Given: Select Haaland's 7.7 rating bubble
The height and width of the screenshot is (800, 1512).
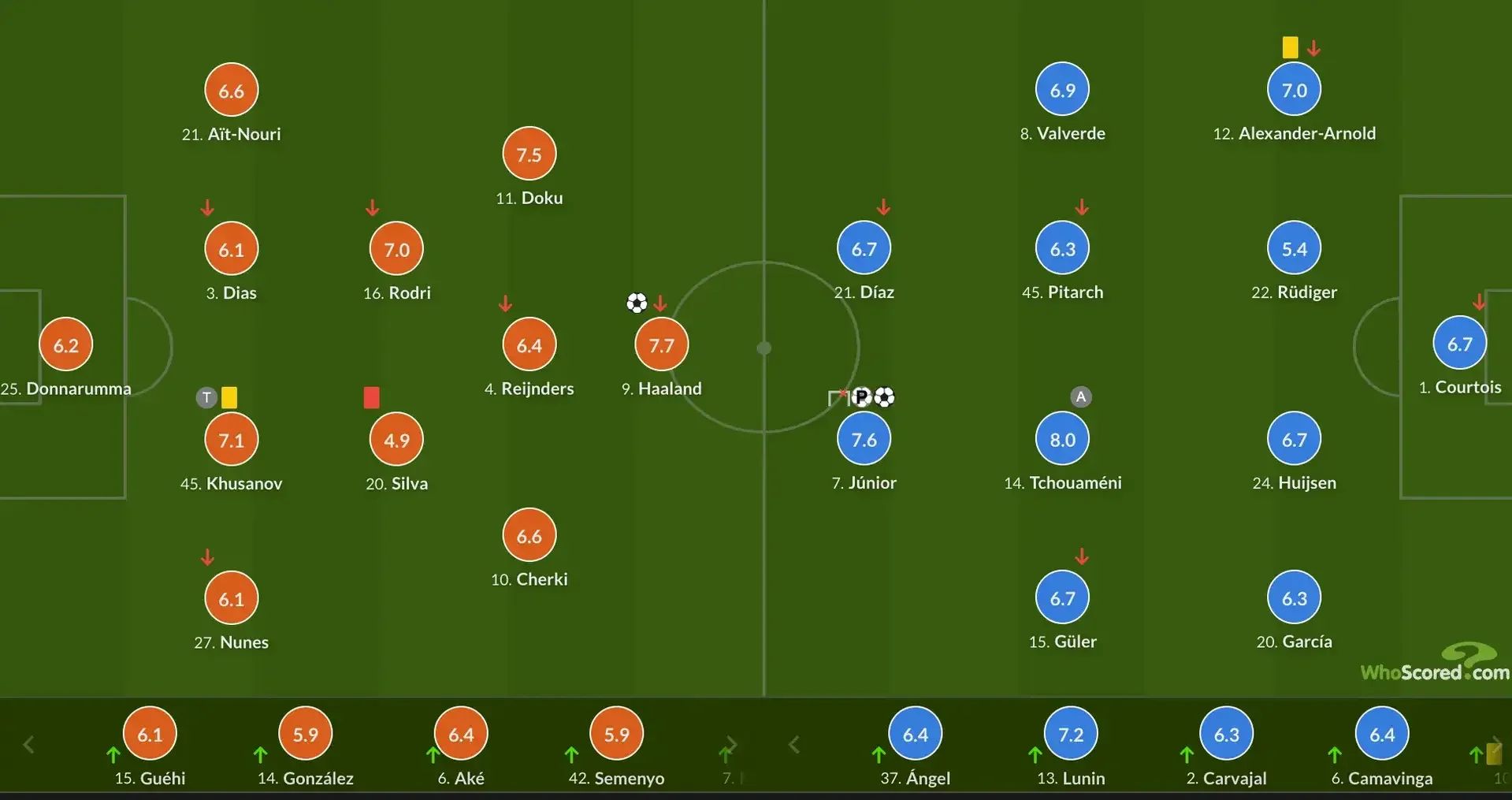Looking at the screenshot, I should [661, 344].
